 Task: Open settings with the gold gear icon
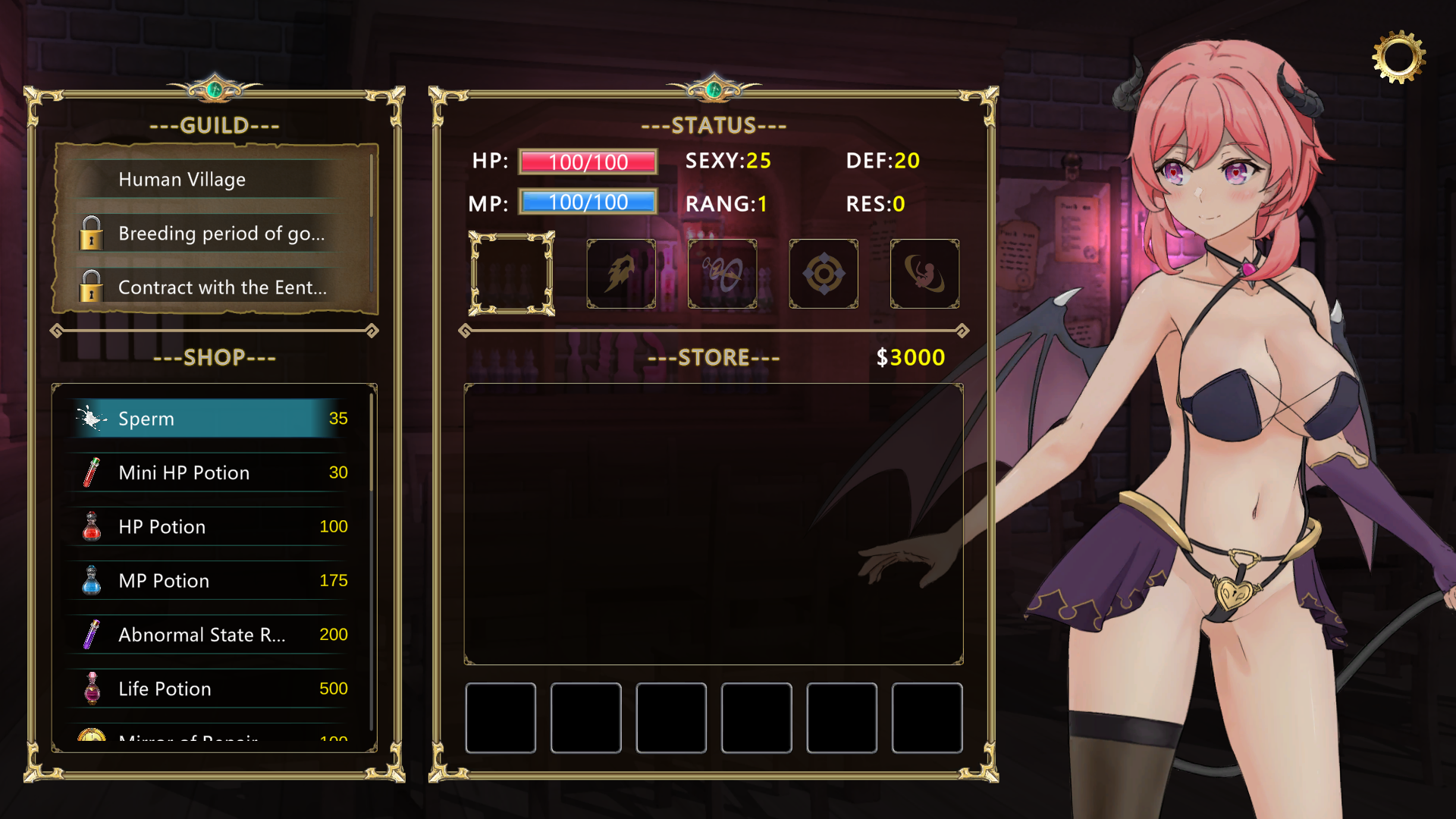1398,57
